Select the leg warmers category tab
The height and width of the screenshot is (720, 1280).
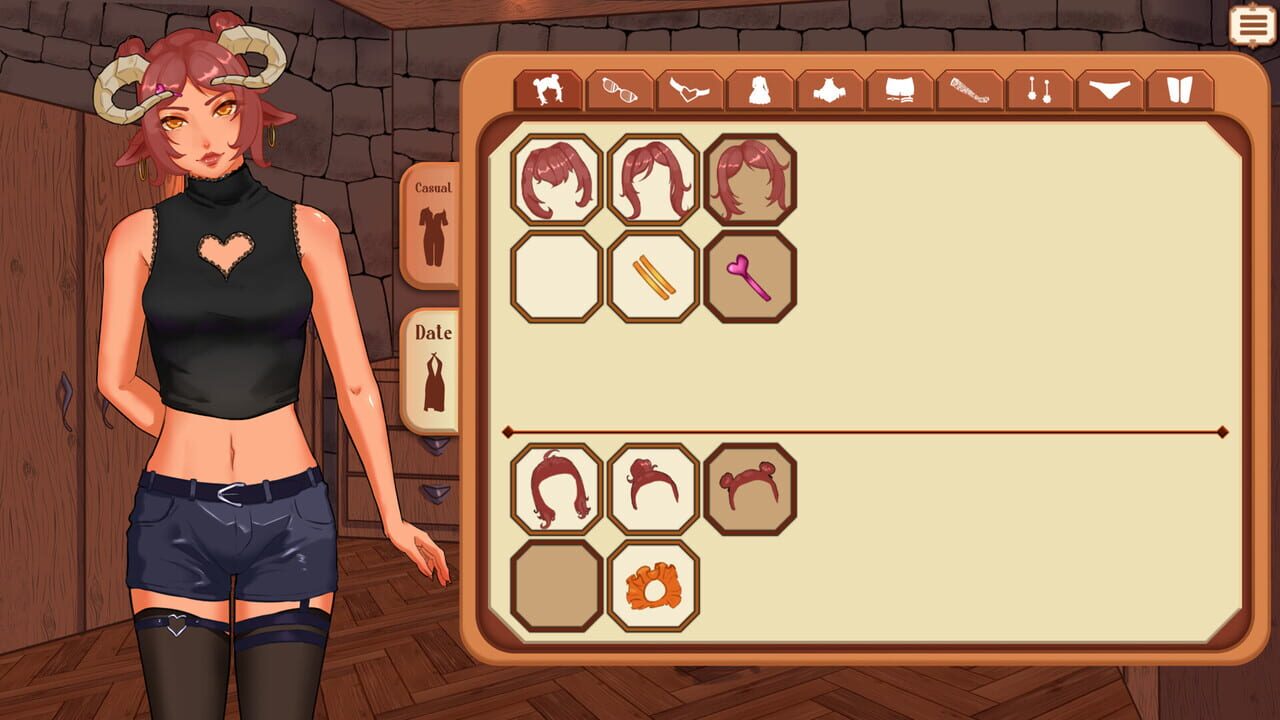coord(1176,90)
